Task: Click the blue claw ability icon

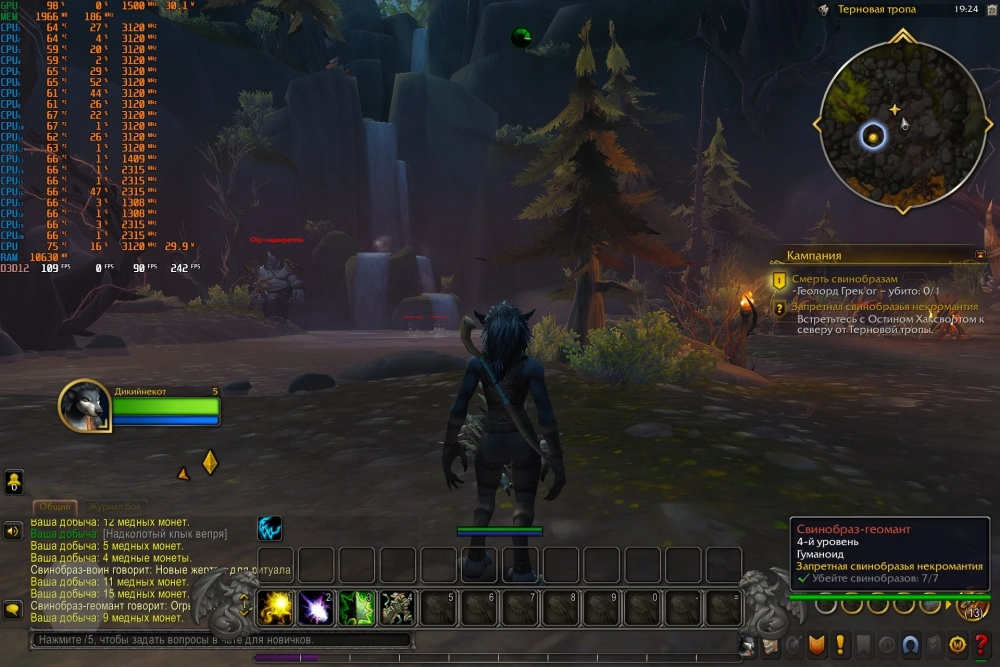Action: [x=270, y=528]
